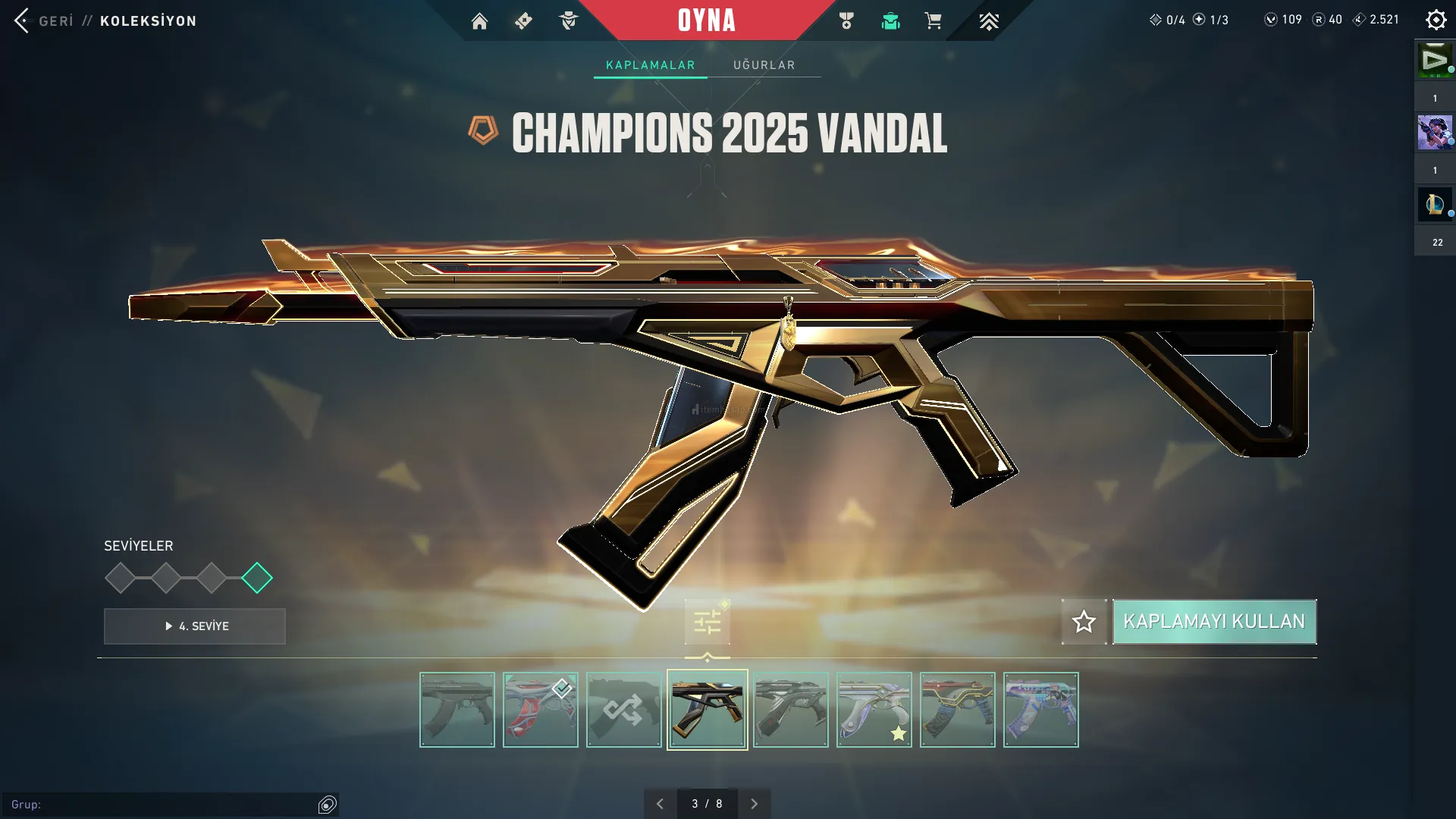Play the 4. Seviye preview
The width and height of the screenshot is (1456, 819).
point(195,626)
